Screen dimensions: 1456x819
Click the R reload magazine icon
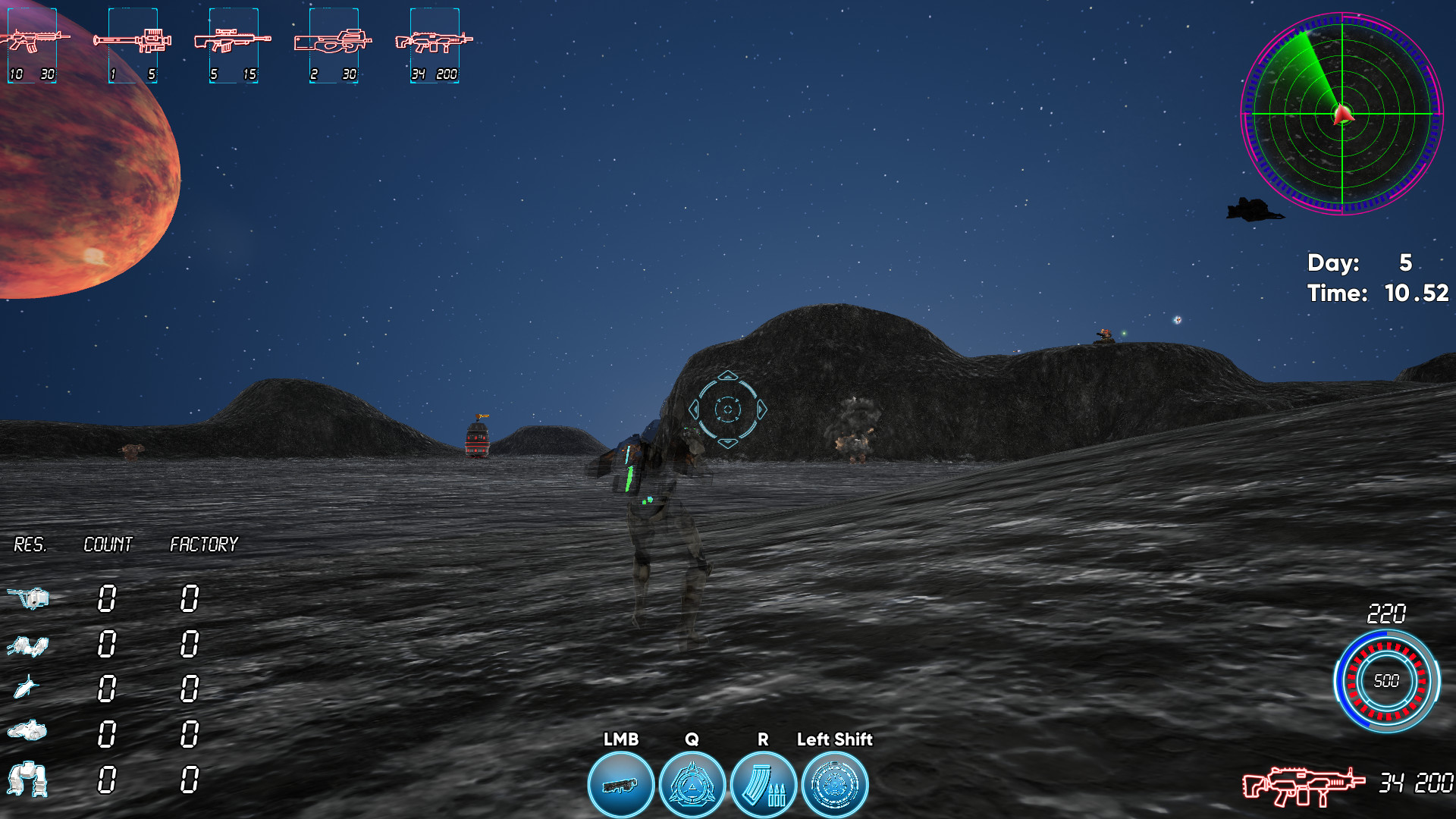[763, 784]
